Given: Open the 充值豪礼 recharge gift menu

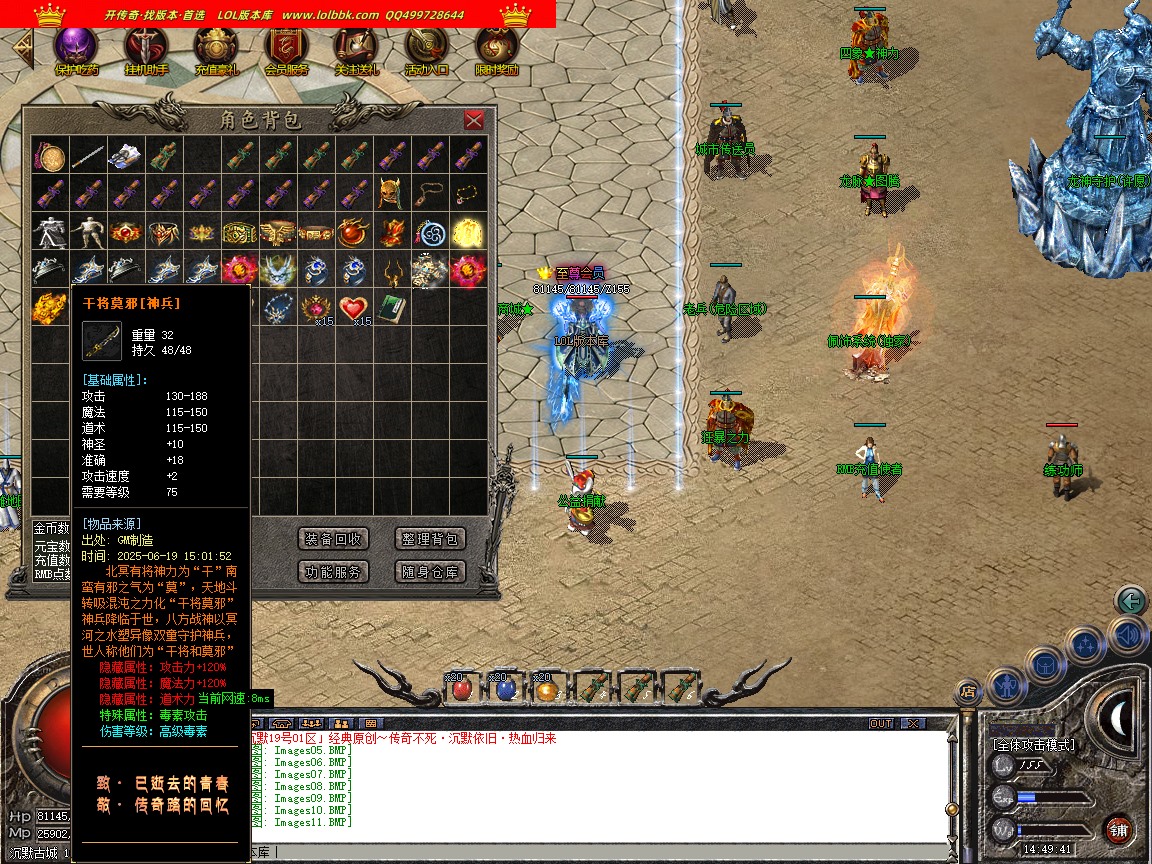Looking at the screenshot, I should (x=216, y=47).
